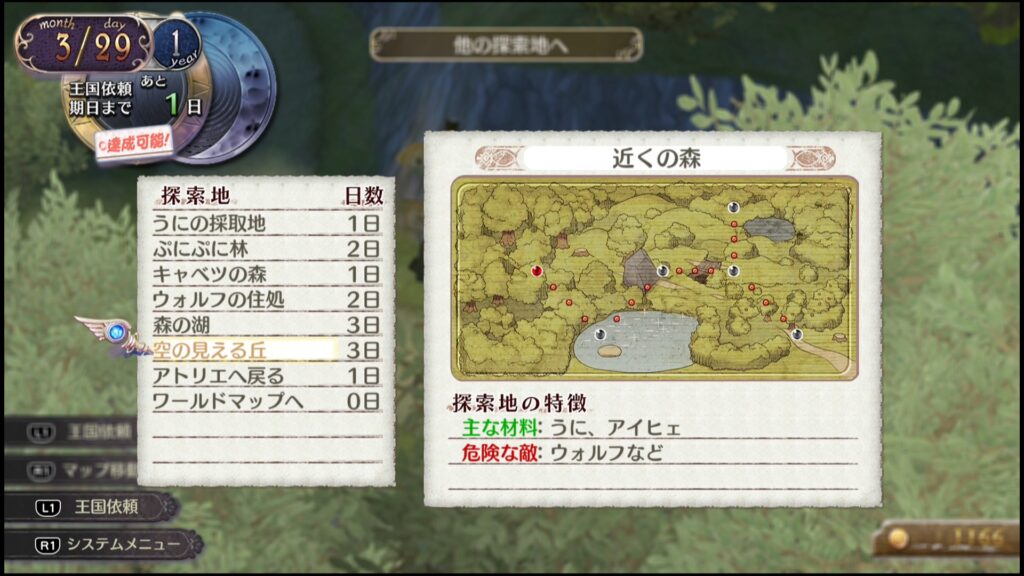Open the 王国依頼 menu button
This screenshot has width=1024, height=576.
pyautogui.click(x=98, y=506)
